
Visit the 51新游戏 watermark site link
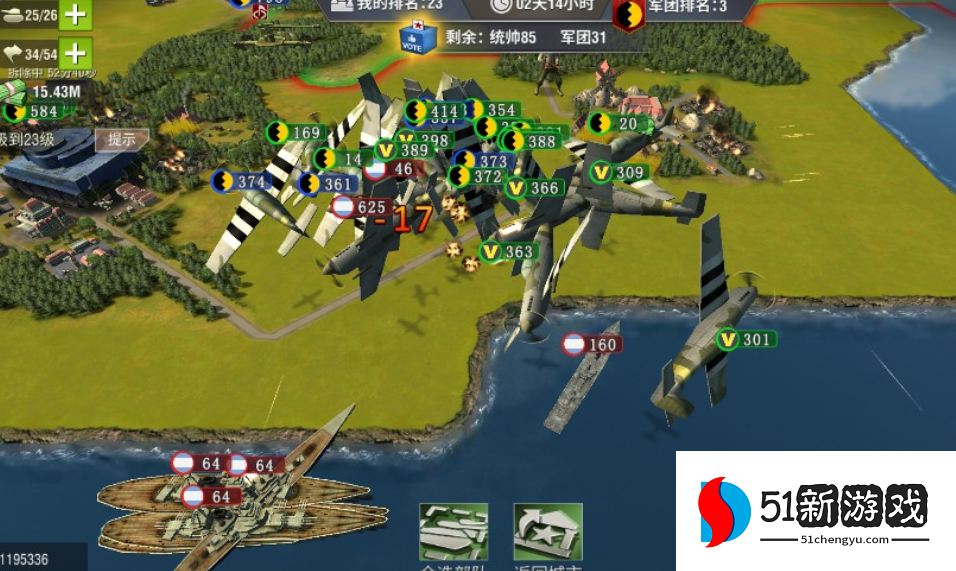815,514
